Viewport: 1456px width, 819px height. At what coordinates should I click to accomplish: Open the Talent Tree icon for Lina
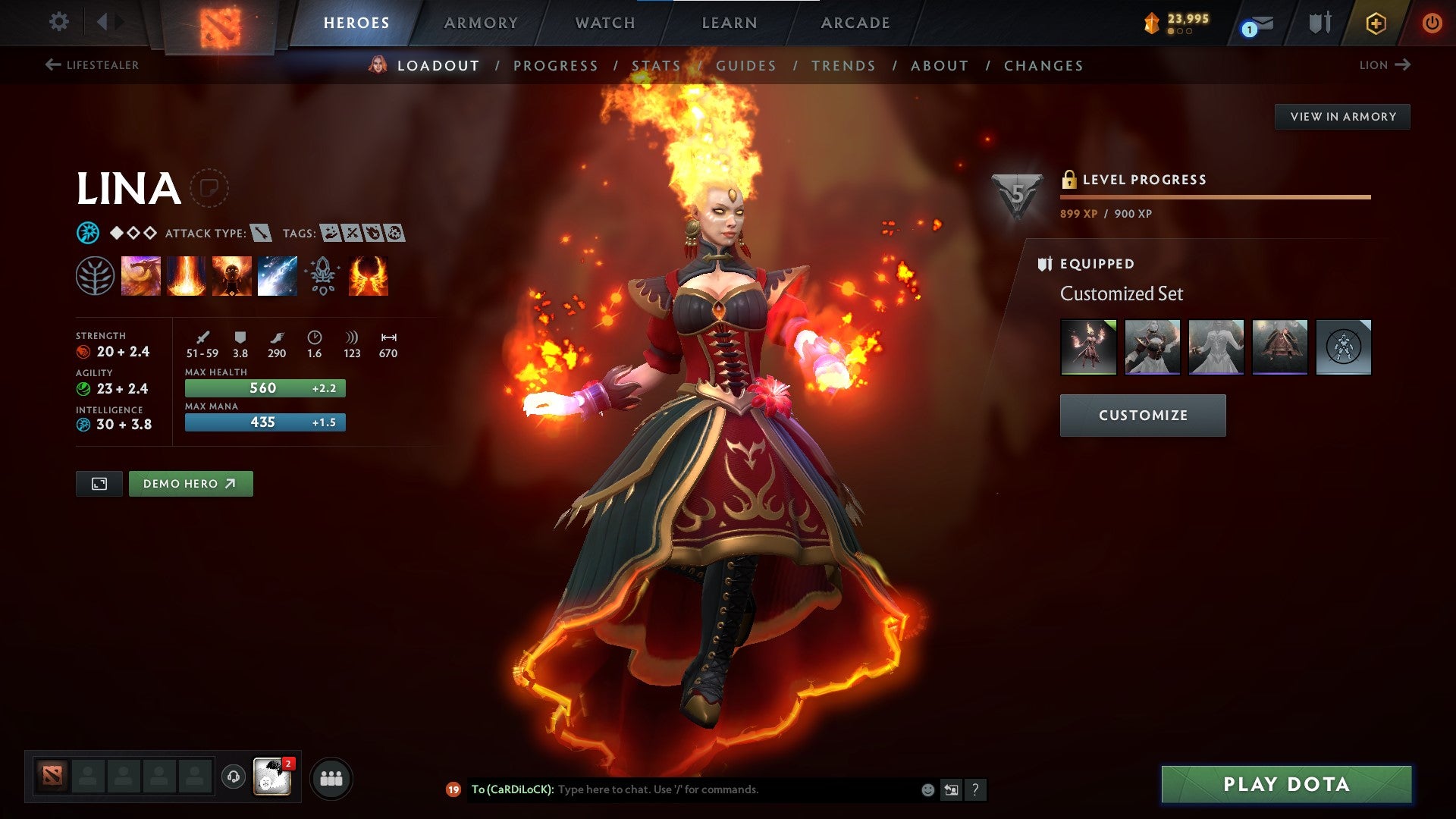pyautogui.click(x=96, y=275)
